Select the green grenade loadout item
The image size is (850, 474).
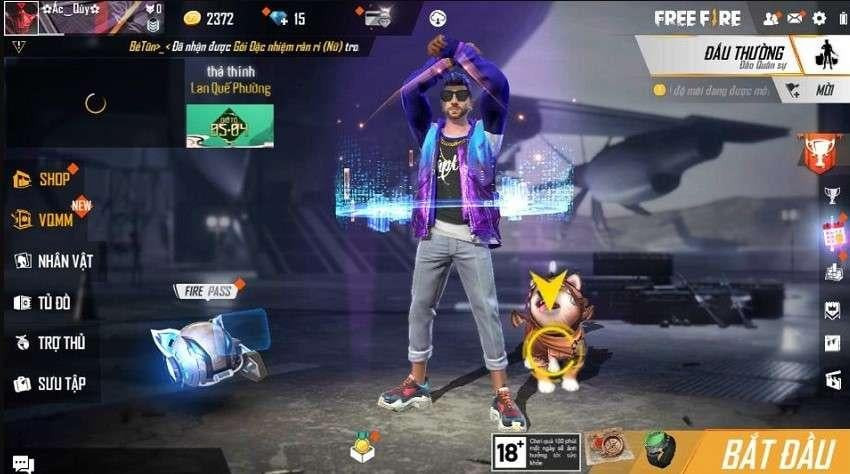tap(655, 449)
